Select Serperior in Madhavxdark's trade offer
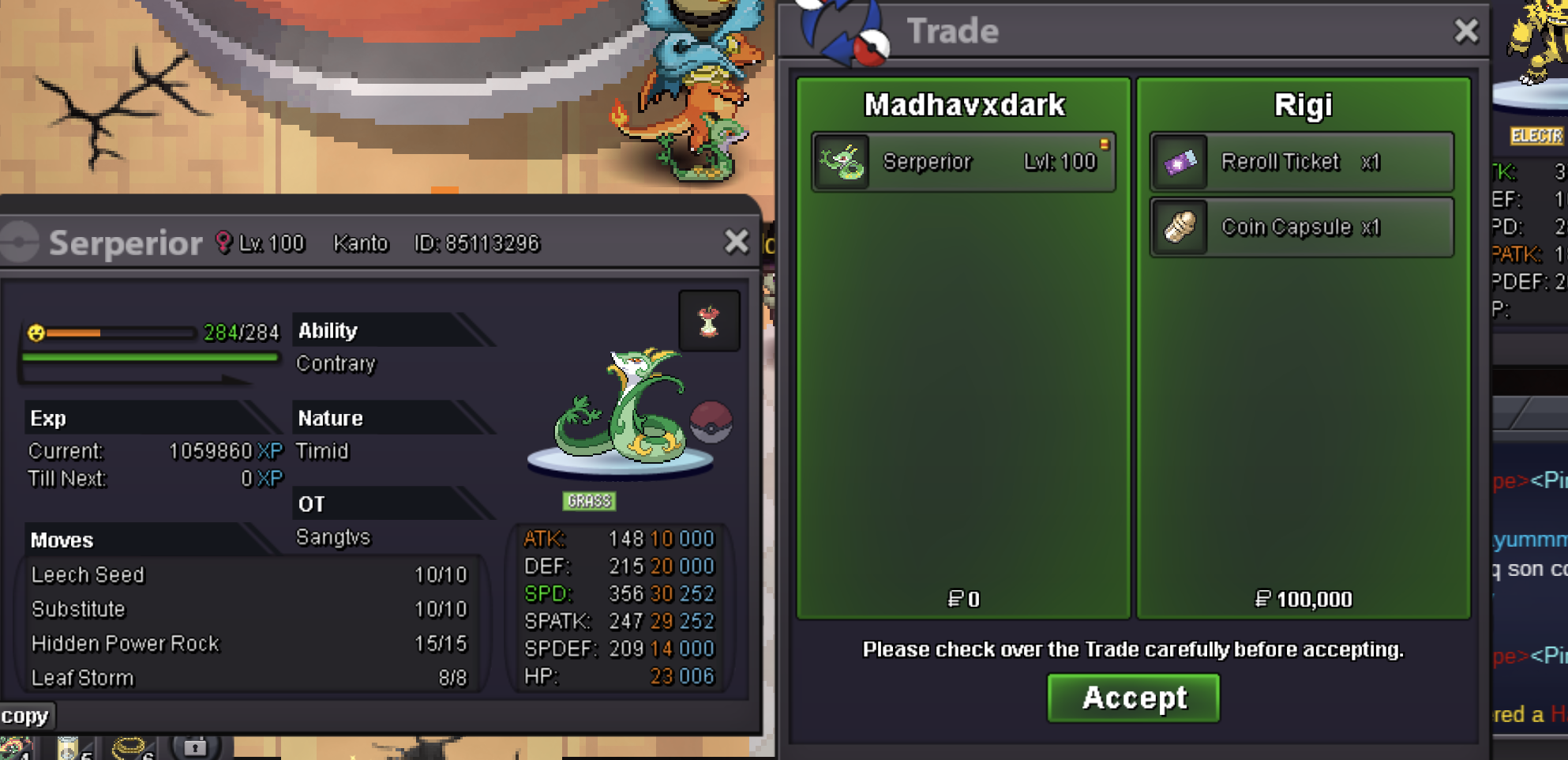The width and height of the screenshot is (1568, 760). pyautogui.click(x=963, y=162)
